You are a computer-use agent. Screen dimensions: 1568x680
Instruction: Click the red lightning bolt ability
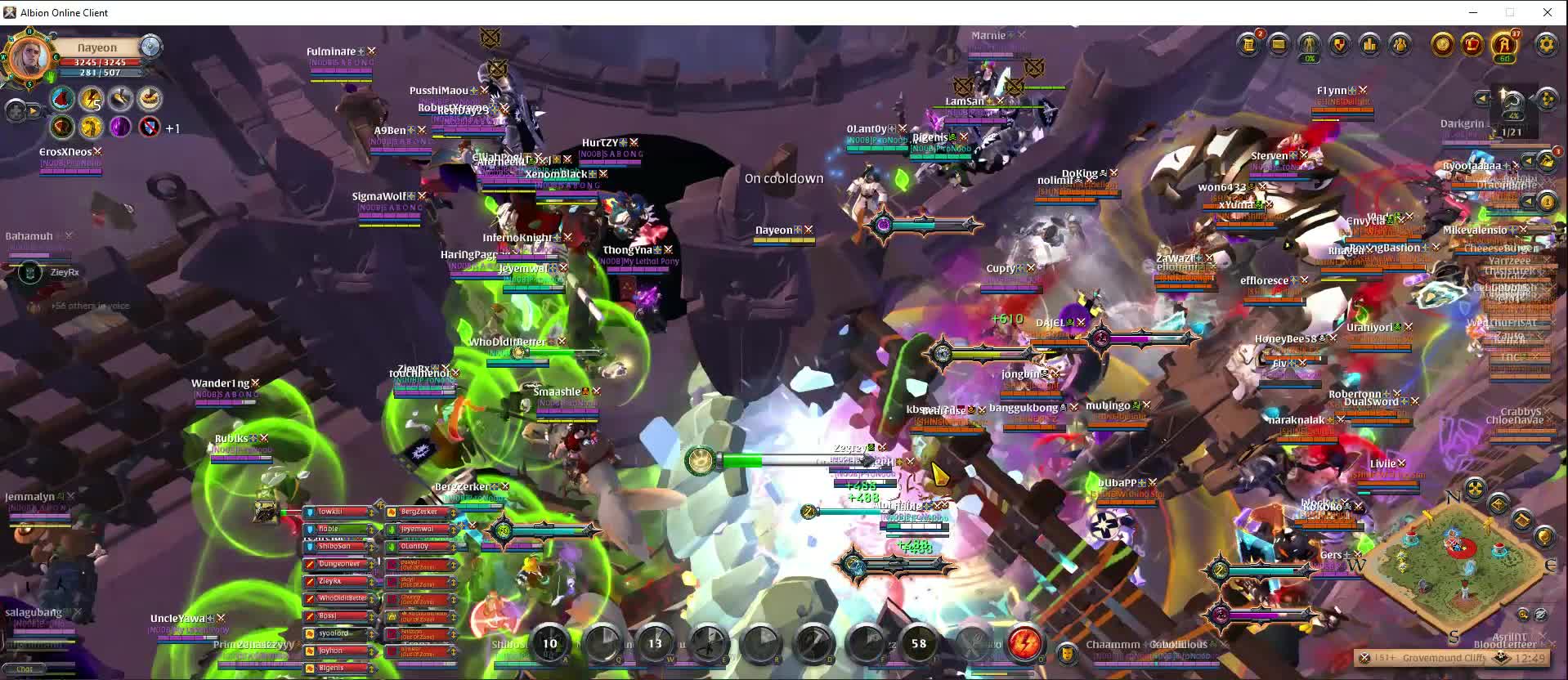tap(1024, 643)
